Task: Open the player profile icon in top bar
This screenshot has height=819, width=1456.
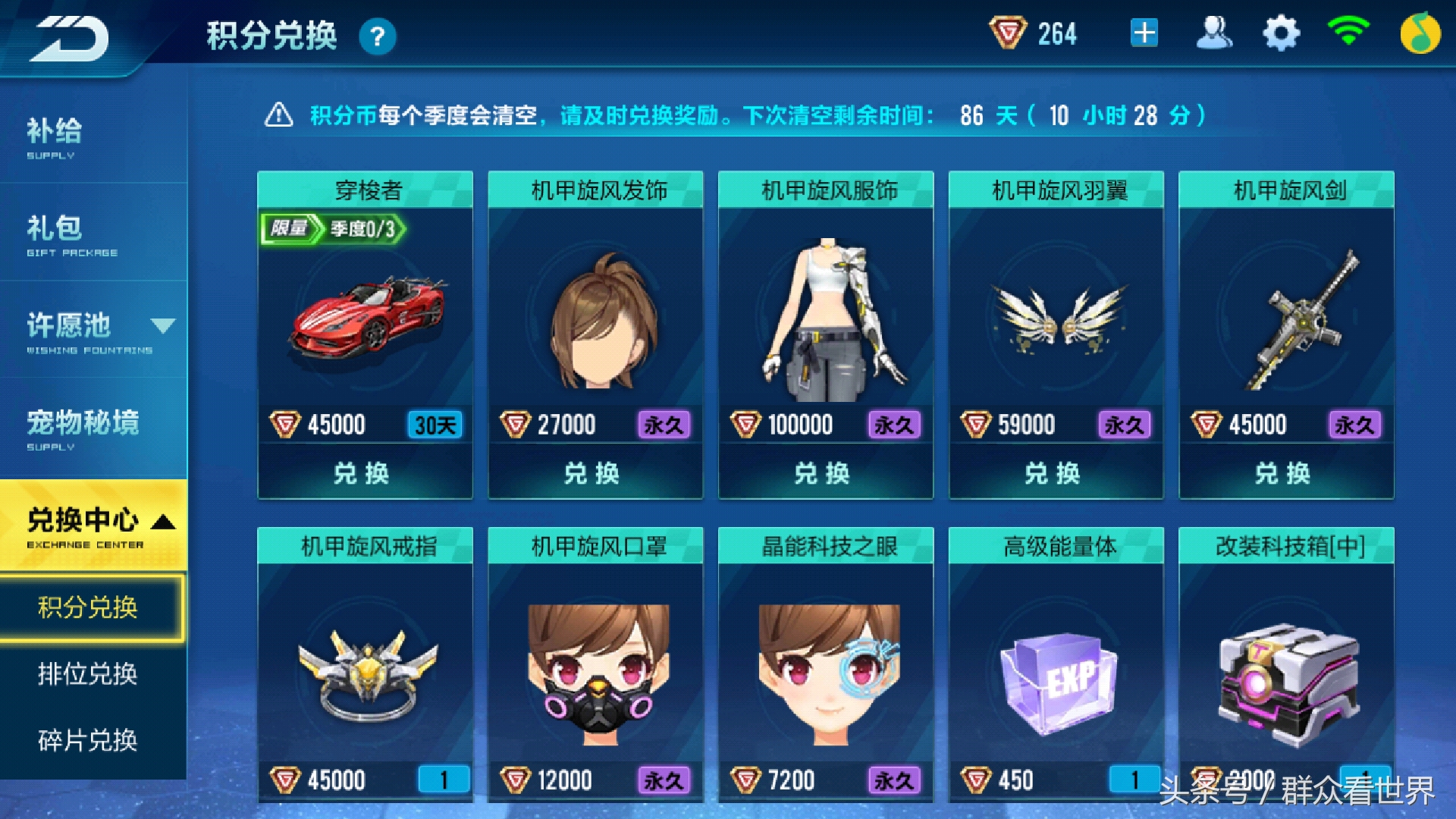Action: tap(1214, 33)
